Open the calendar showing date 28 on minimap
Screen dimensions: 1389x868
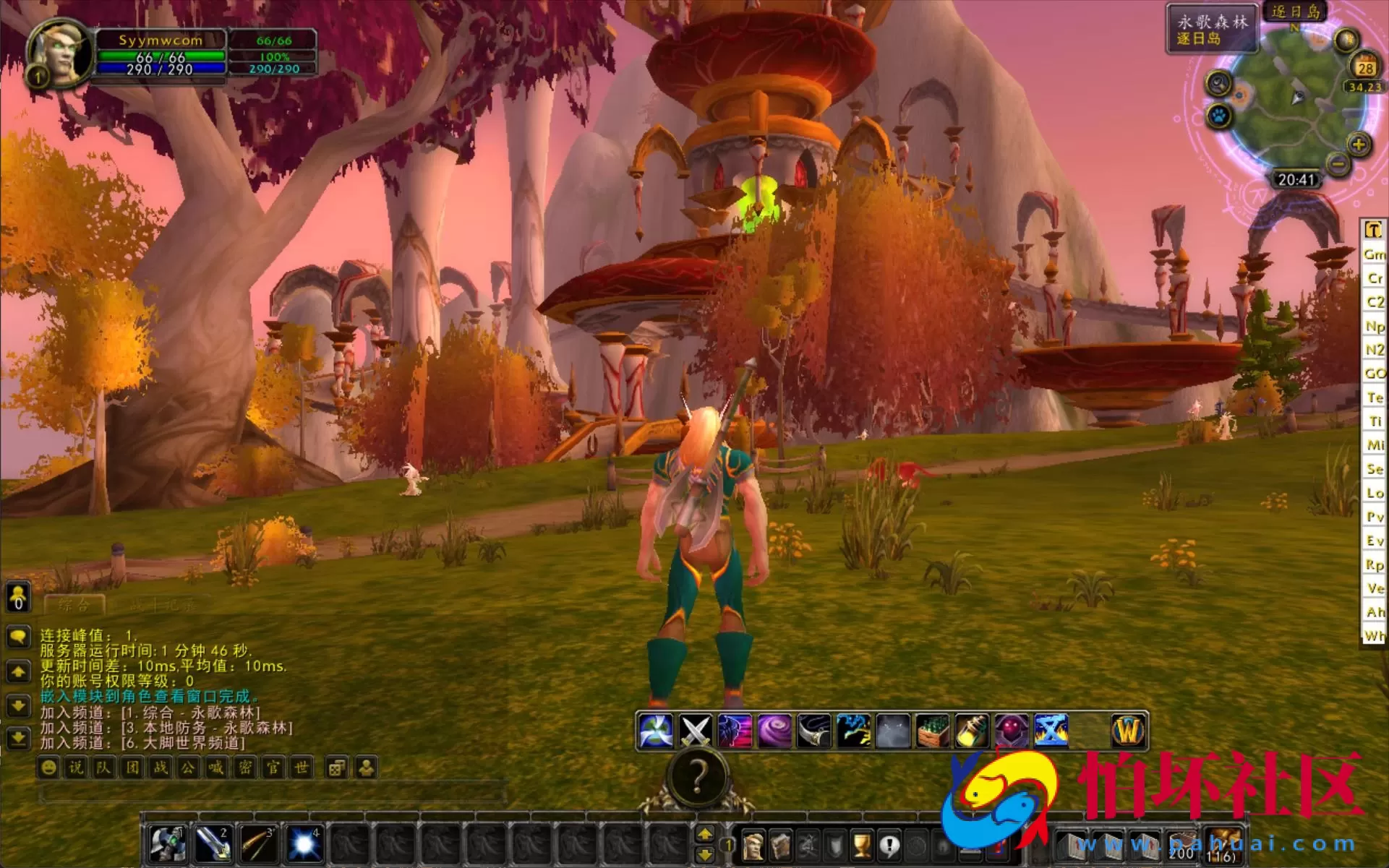(x=1364, y=66)
